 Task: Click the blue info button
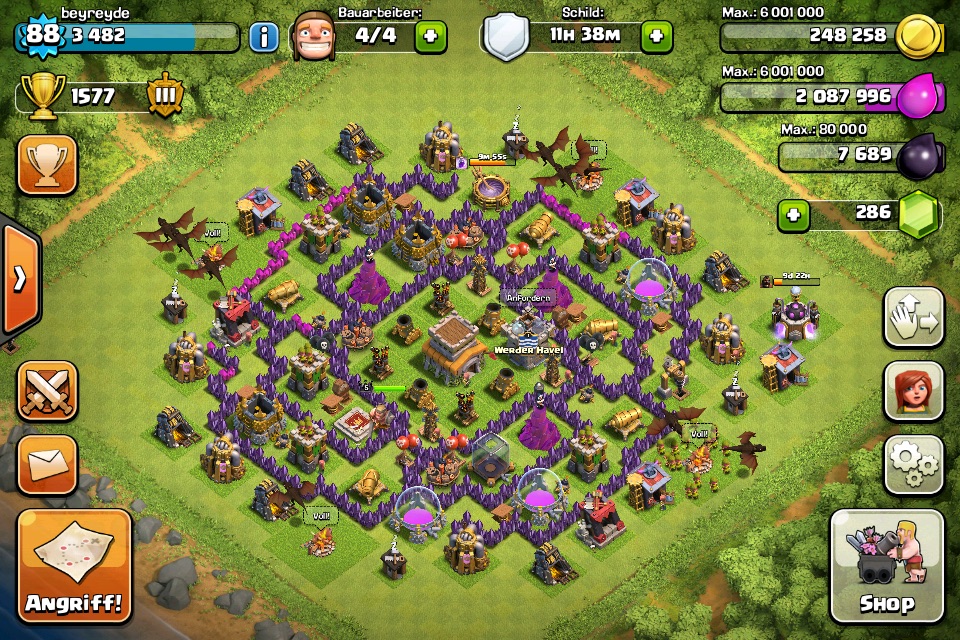point(263,38)
